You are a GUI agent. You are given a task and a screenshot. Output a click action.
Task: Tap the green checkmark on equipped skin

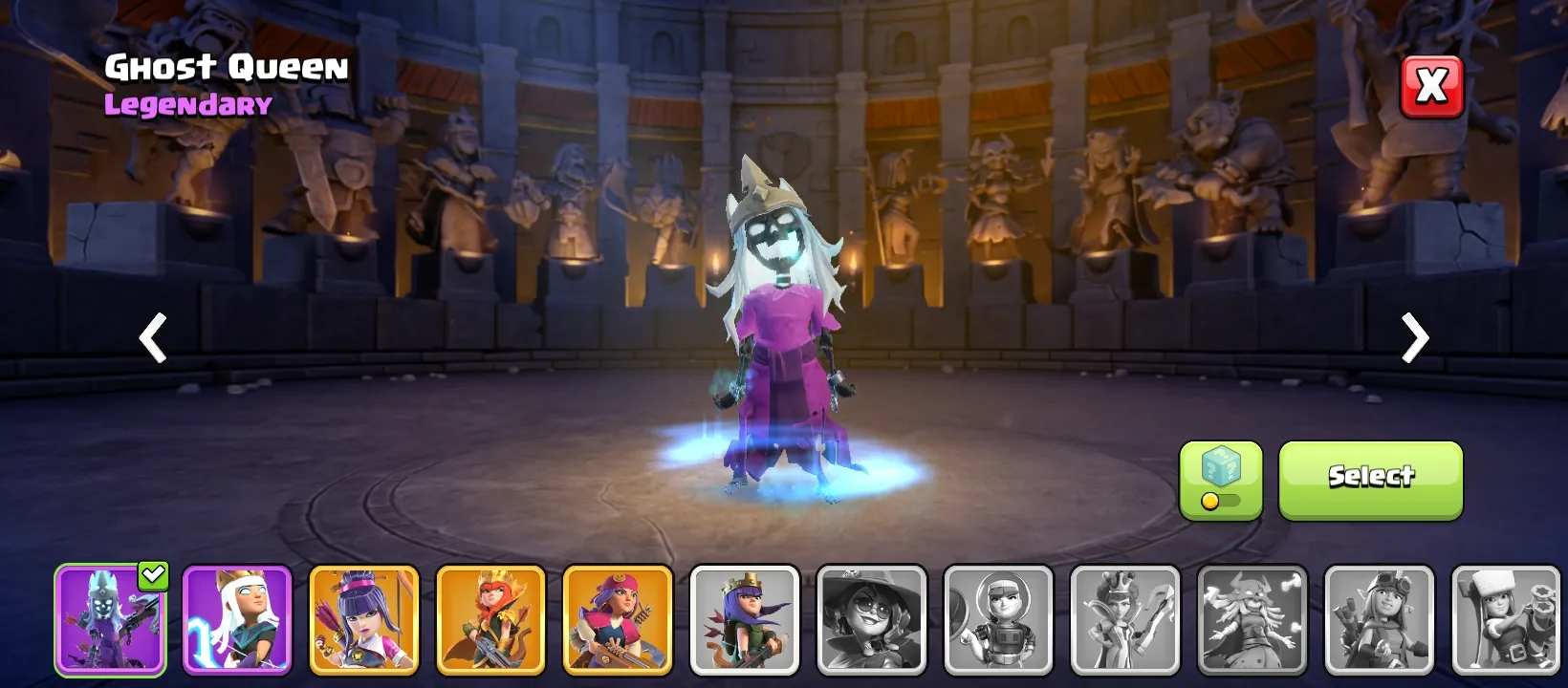click(x=153, y=574)
